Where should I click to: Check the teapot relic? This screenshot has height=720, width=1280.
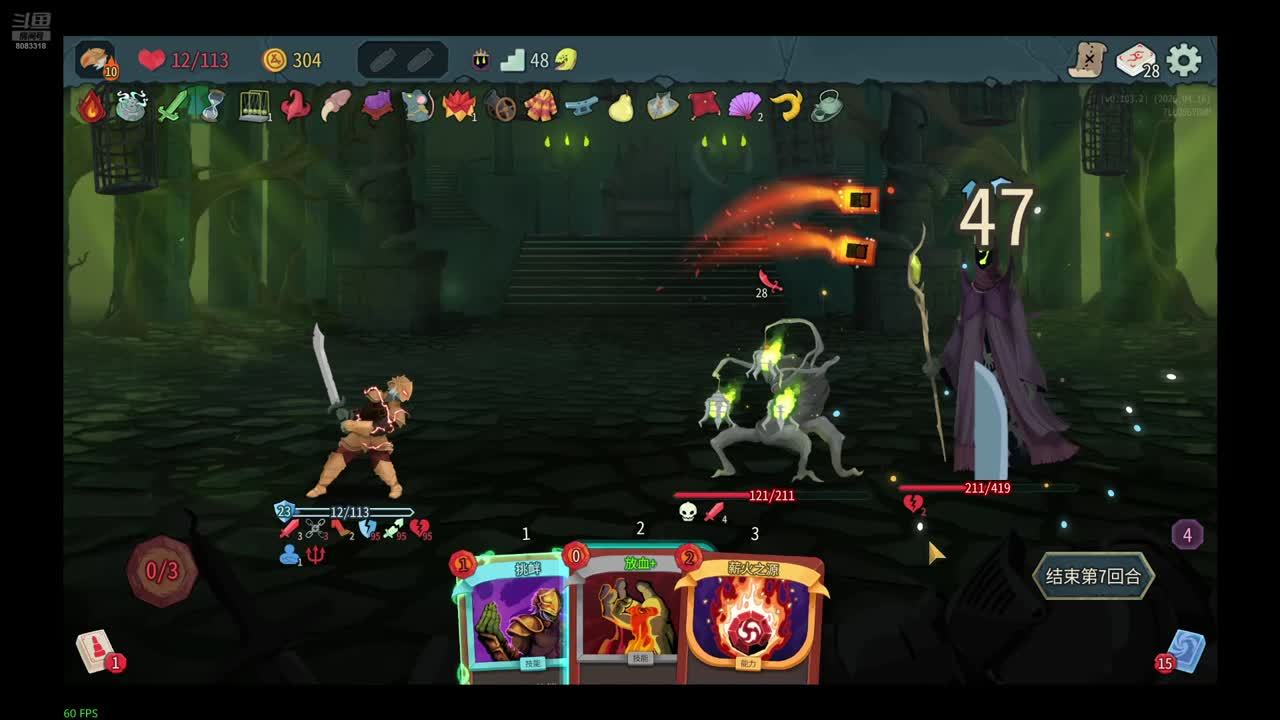[826, 106]
